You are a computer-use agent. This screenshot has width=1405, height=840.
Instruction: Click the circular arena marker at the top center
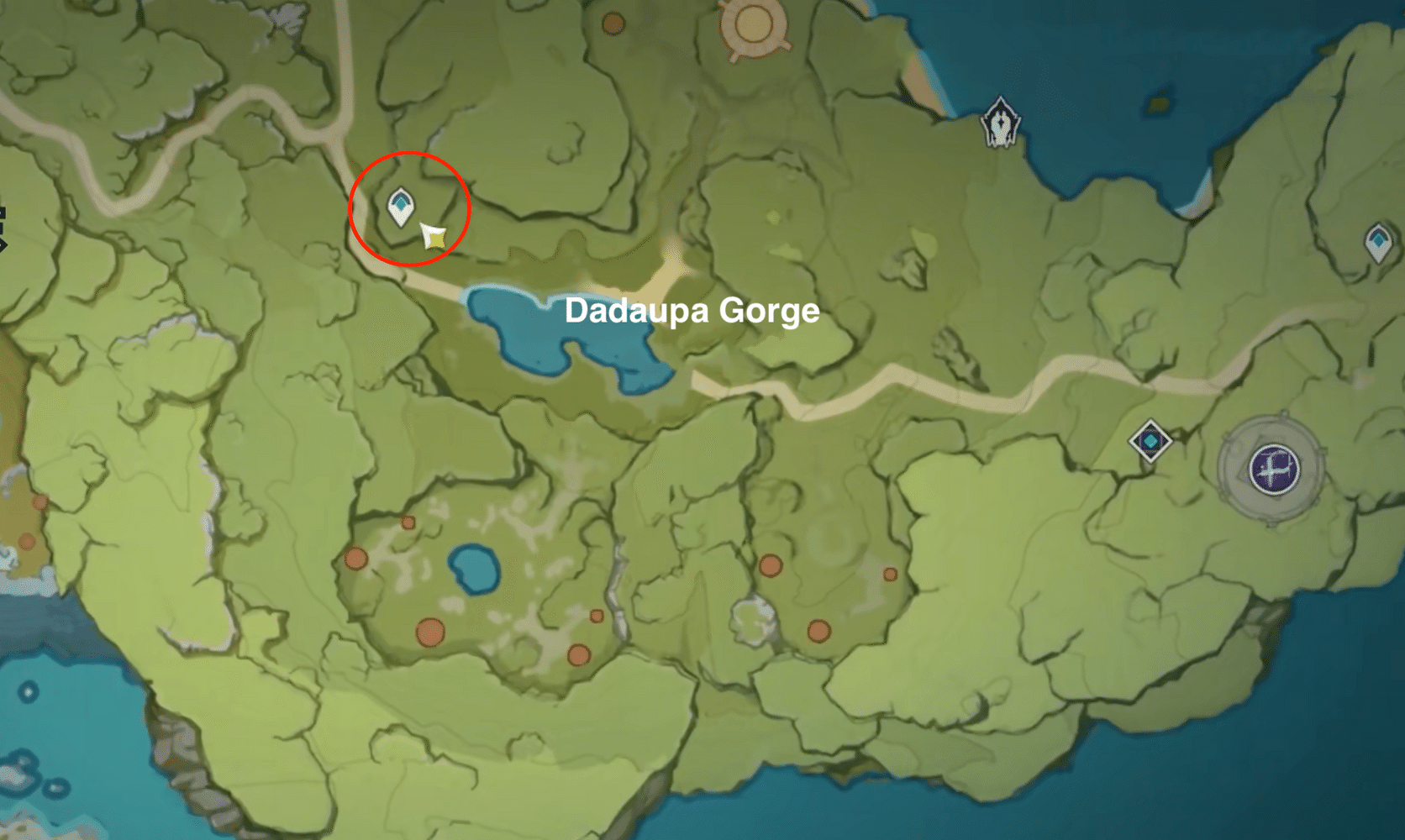[752, 25]
